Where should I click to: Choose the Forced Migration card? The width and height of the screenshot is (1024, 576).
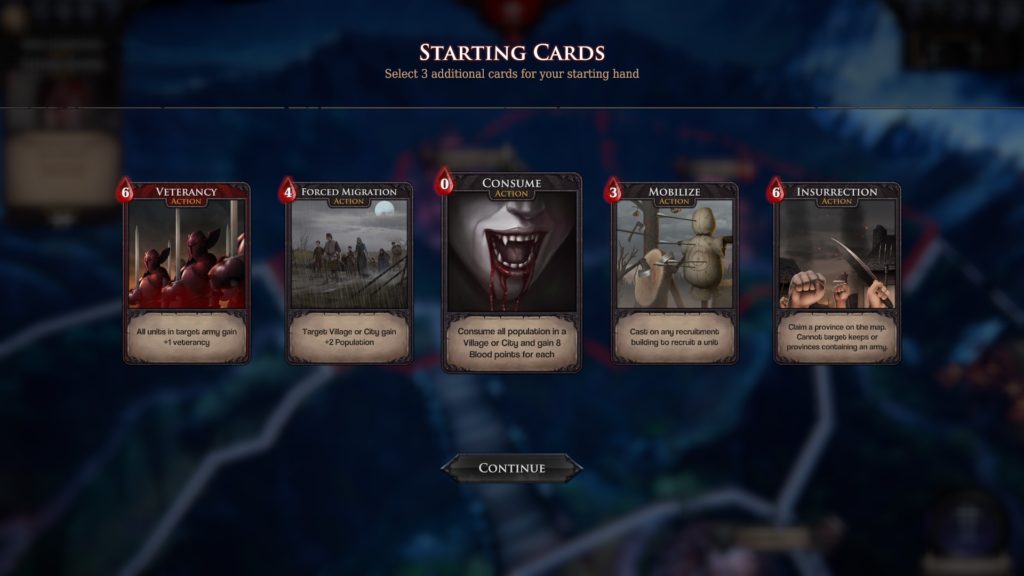click(349, 272)
